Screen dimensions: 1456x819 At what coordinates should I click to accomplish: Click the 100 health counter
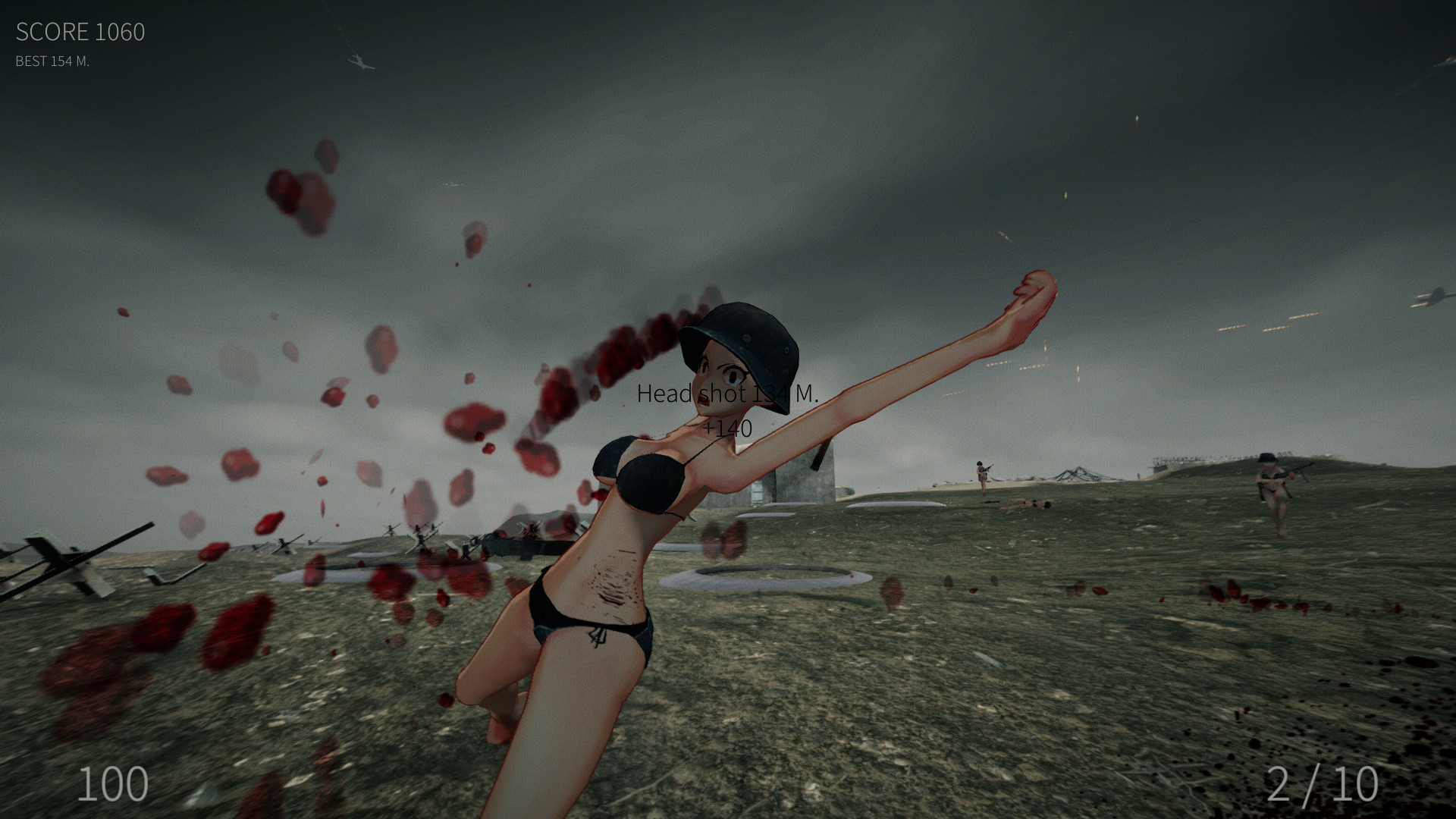pyautogui.click(x=111, y=783)
